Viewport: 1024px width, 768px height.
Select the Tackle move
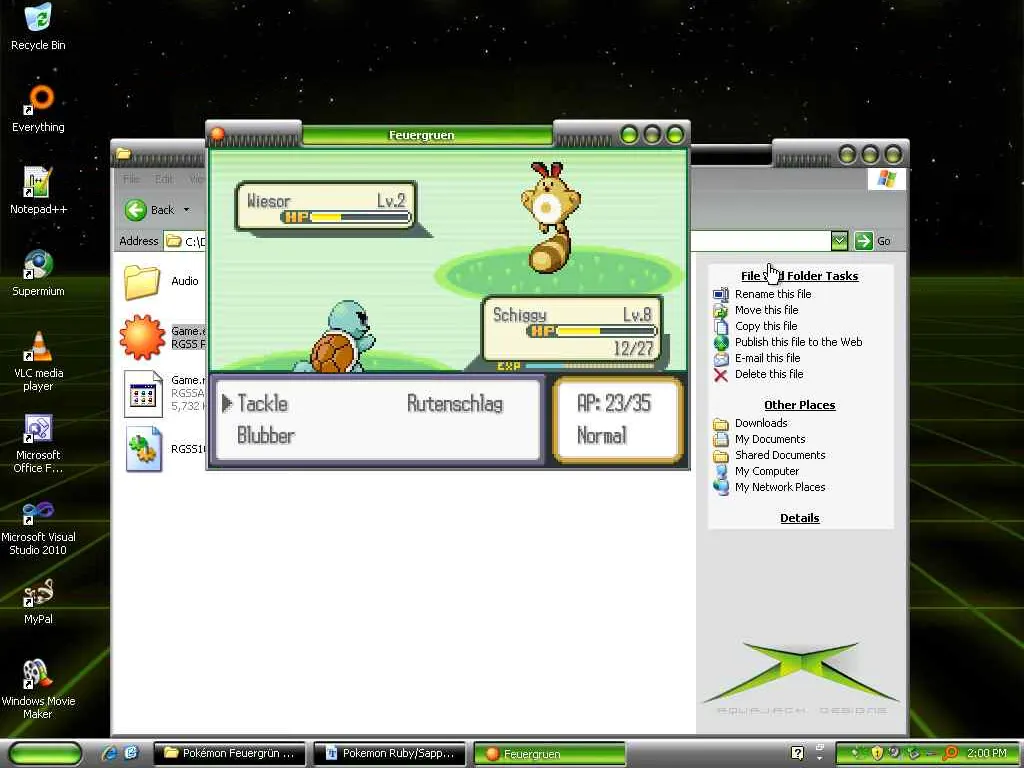click(262, 404)
